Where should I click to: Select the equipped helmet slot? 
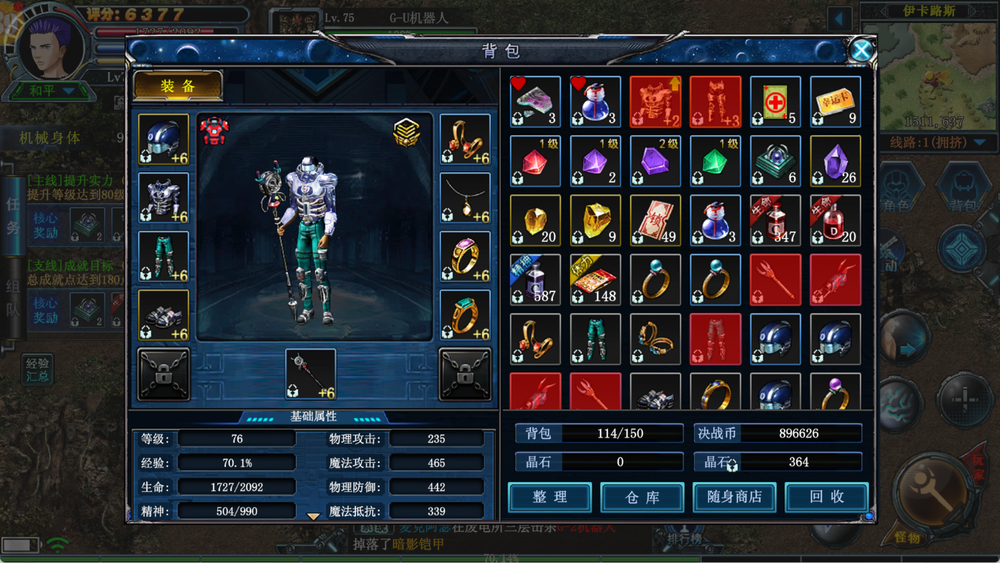[163, 140]
